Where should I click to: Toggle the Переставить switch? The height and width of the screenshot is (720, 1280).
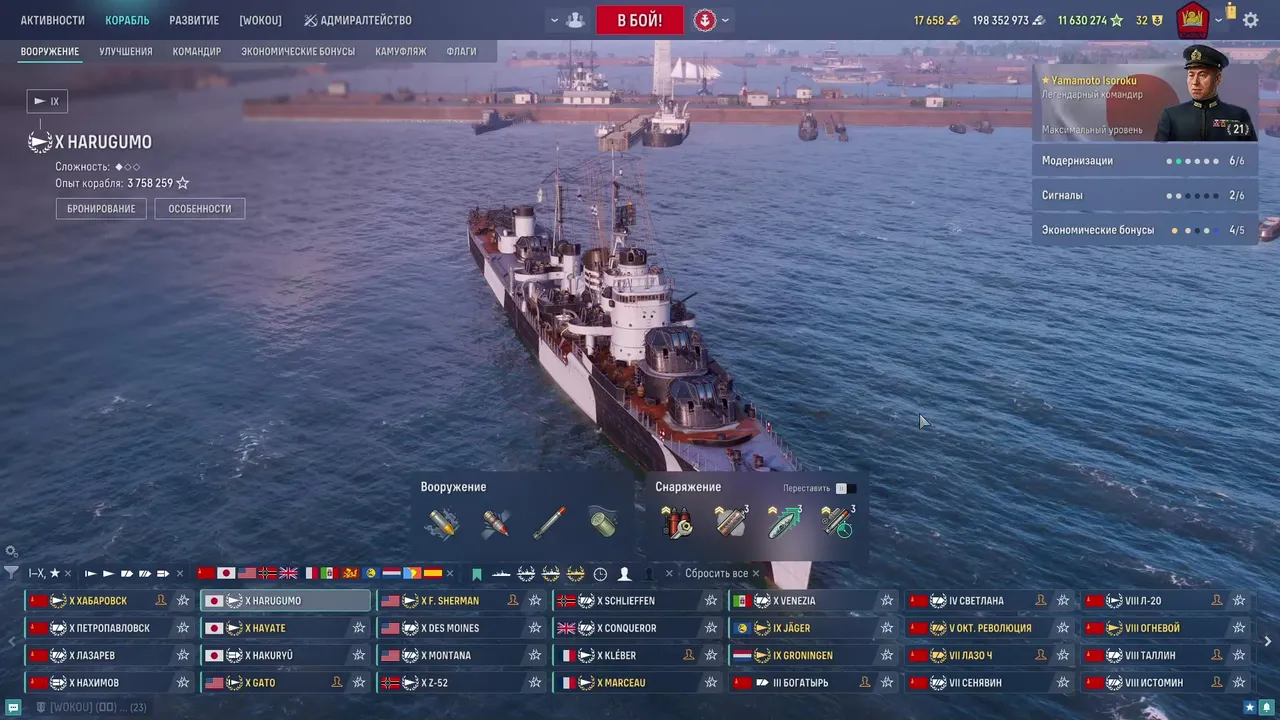click(845, 488)
